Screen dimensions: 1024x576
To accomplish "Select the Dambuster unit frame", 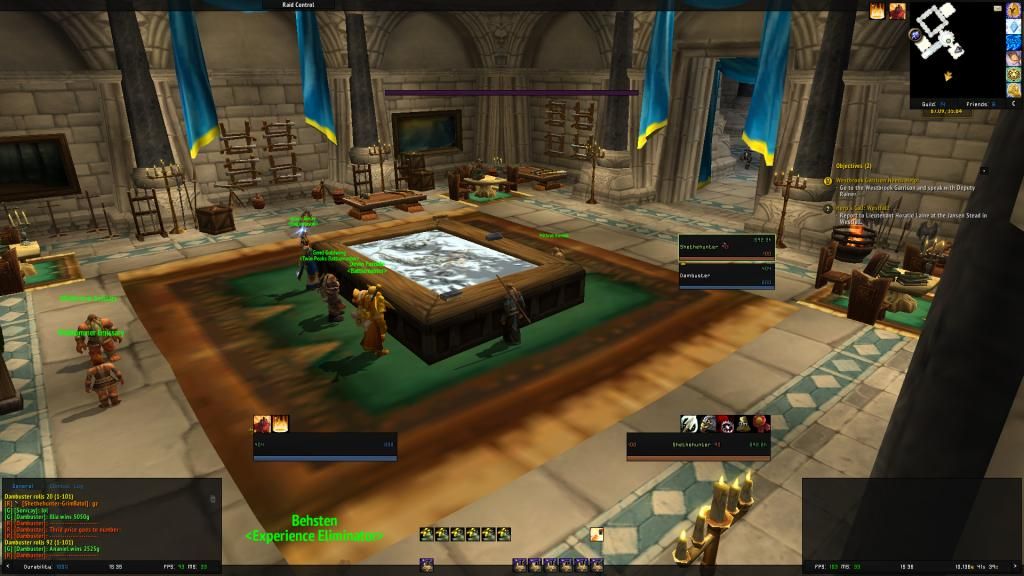I will coord(726,275).
